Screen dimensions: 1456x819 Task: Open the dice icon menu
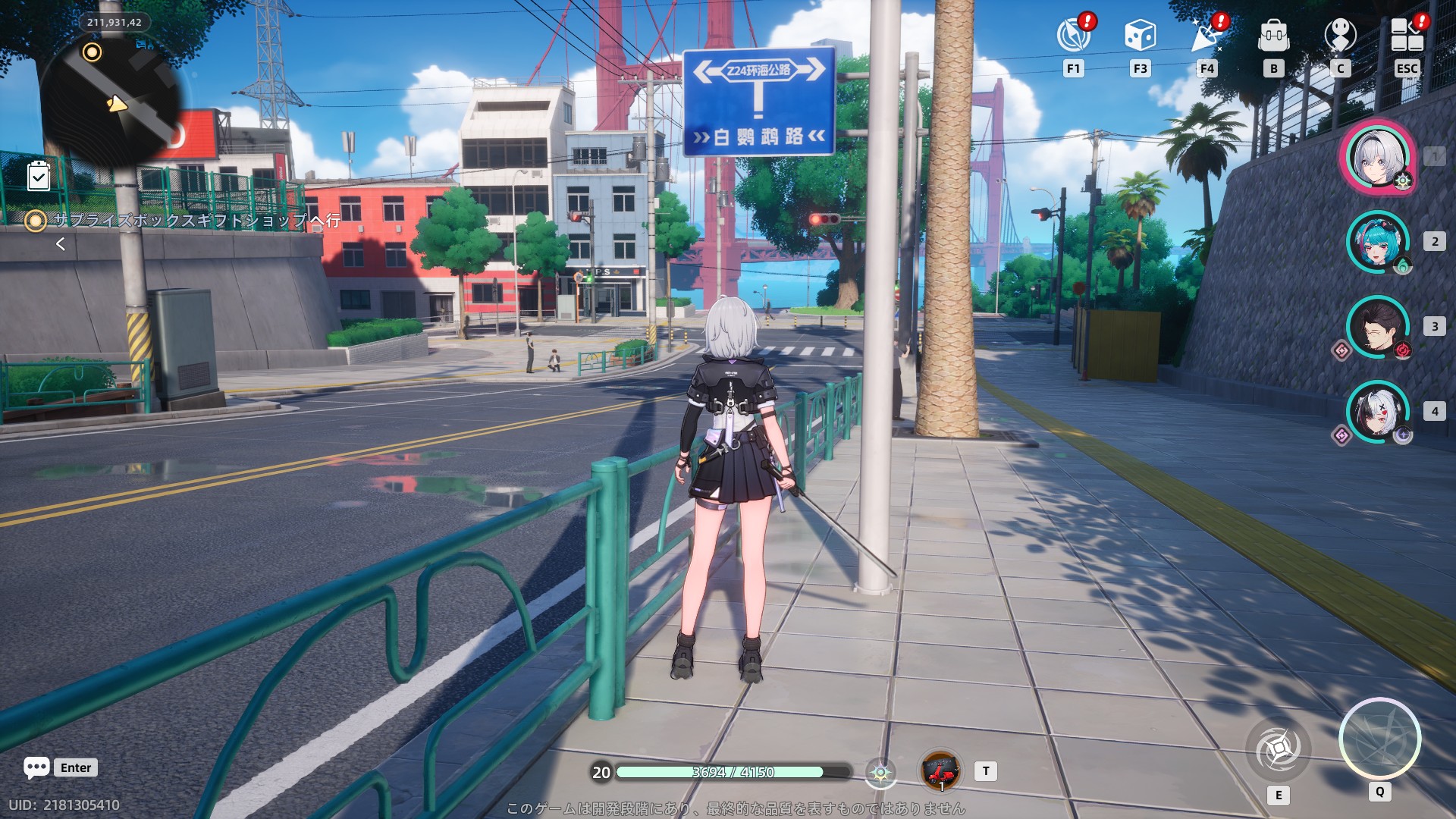(x=1140, y=36)
